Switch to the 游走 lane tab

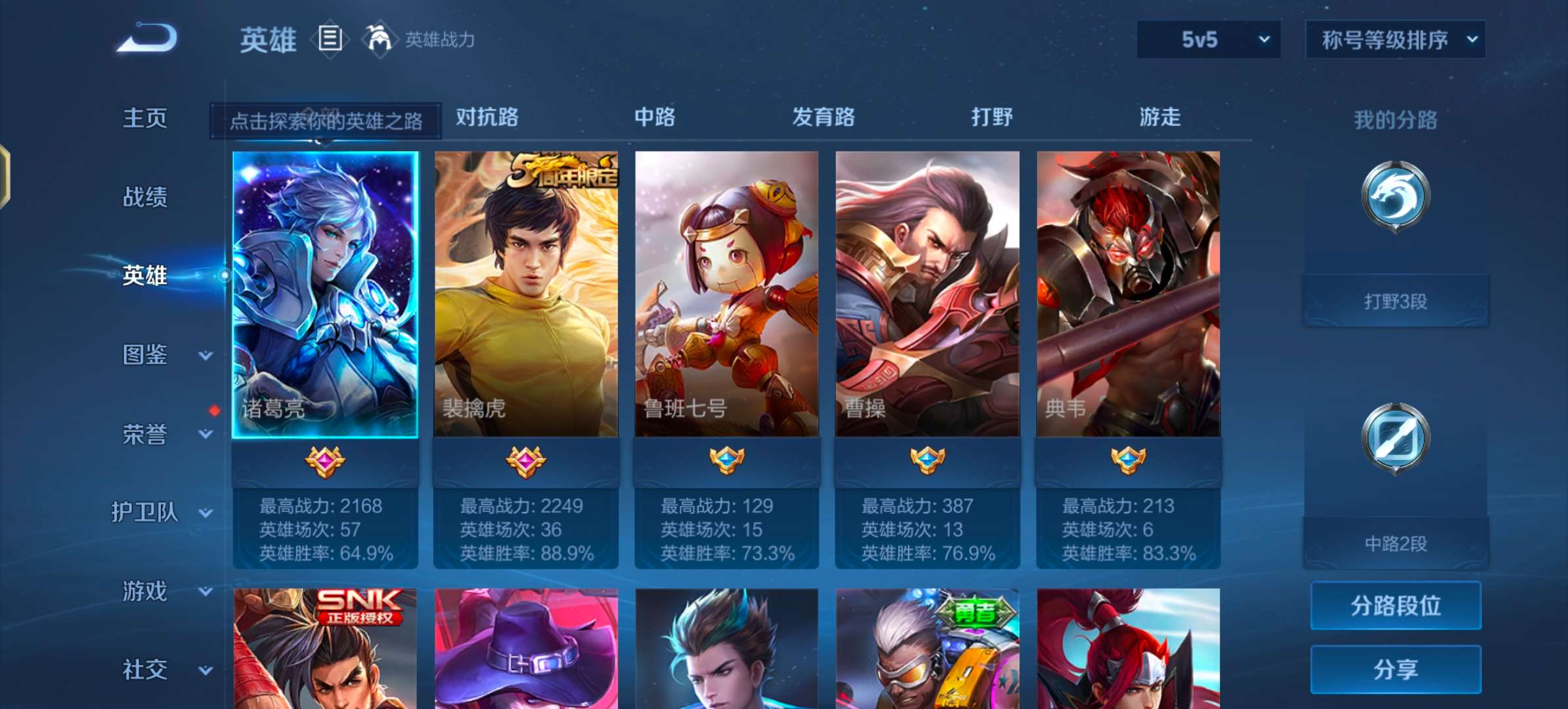(1159, 118)
